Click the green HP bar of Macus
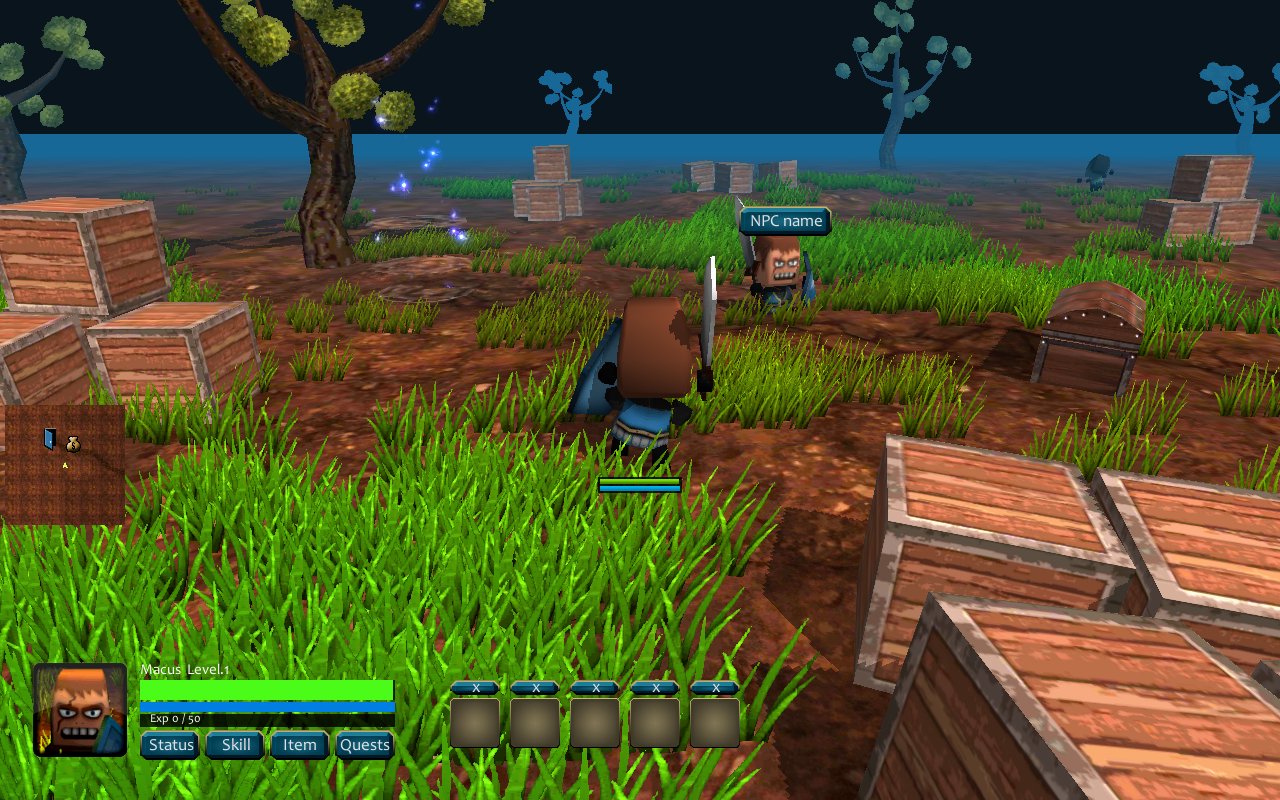This screenshot has width=1280, height=800. pyautogui.click(x=265, y=690)
